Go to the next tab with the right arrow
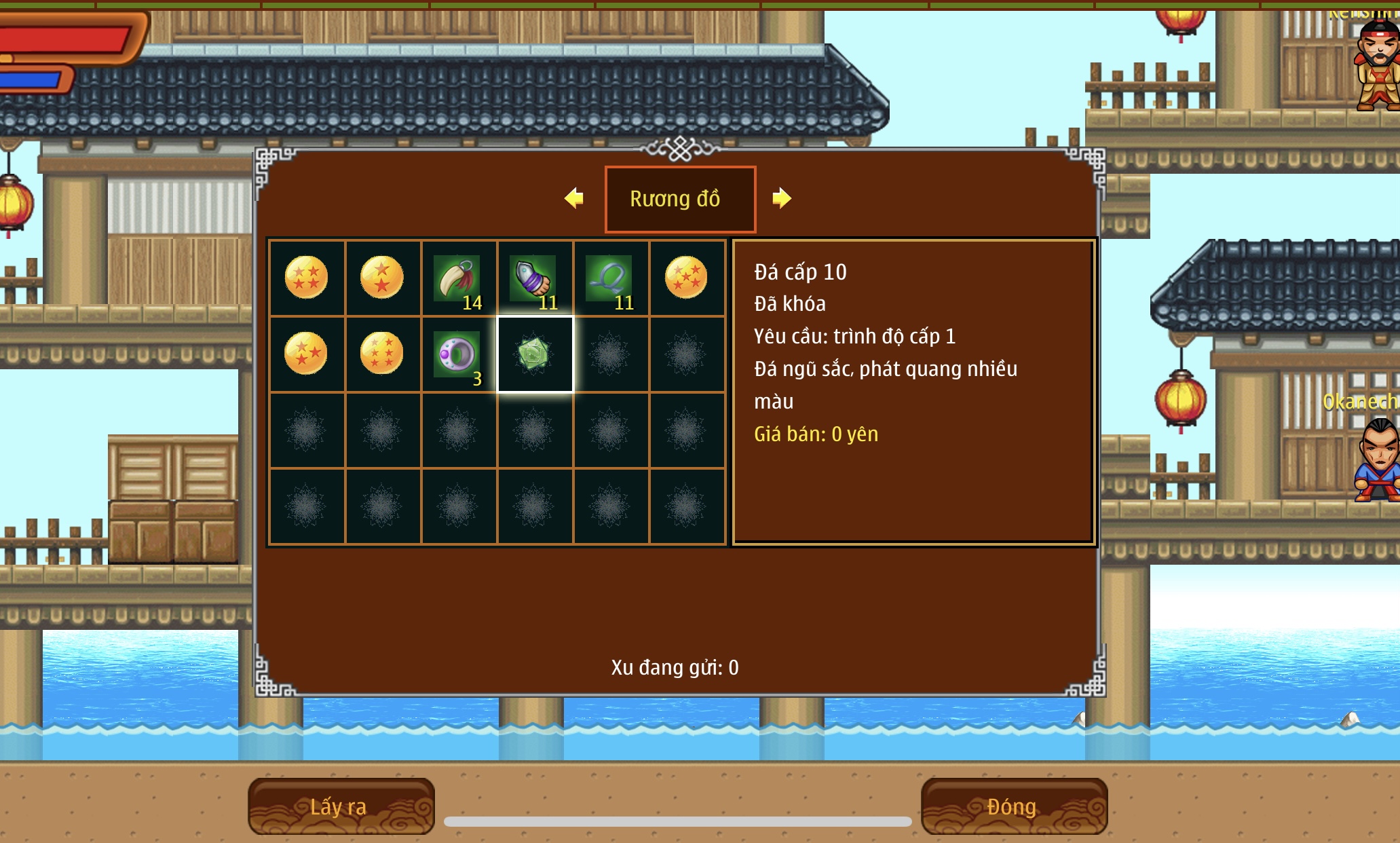The image size is (1400, 843). click(781, 198)
